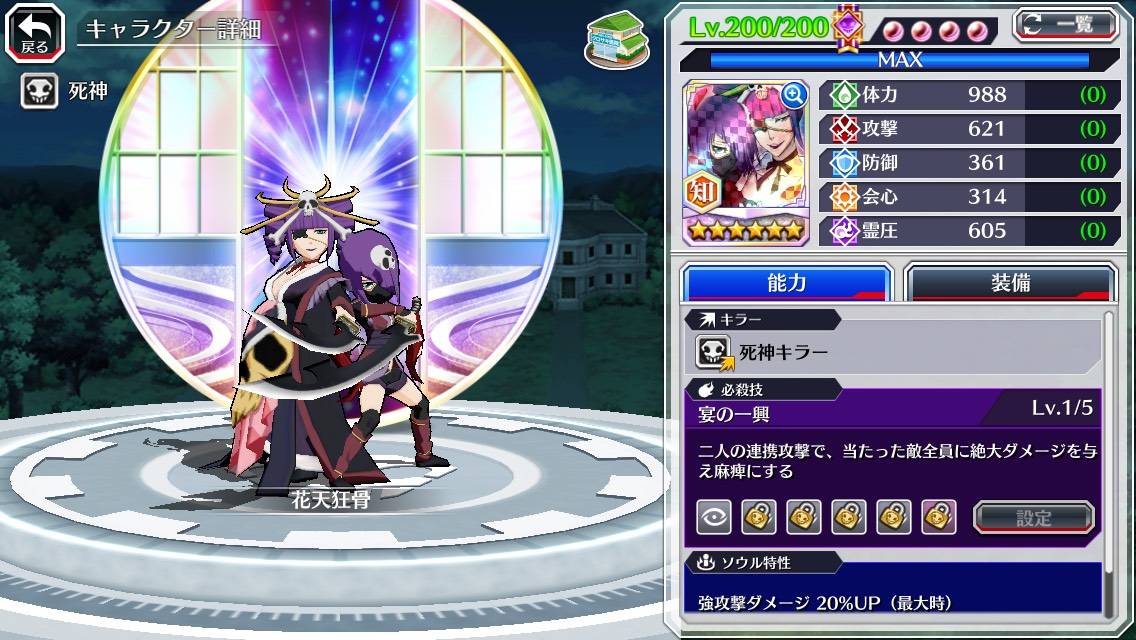This screenshot has height=640, width=1136.
Task: Open the 一覧 list view
Action: click(1065, 24)
